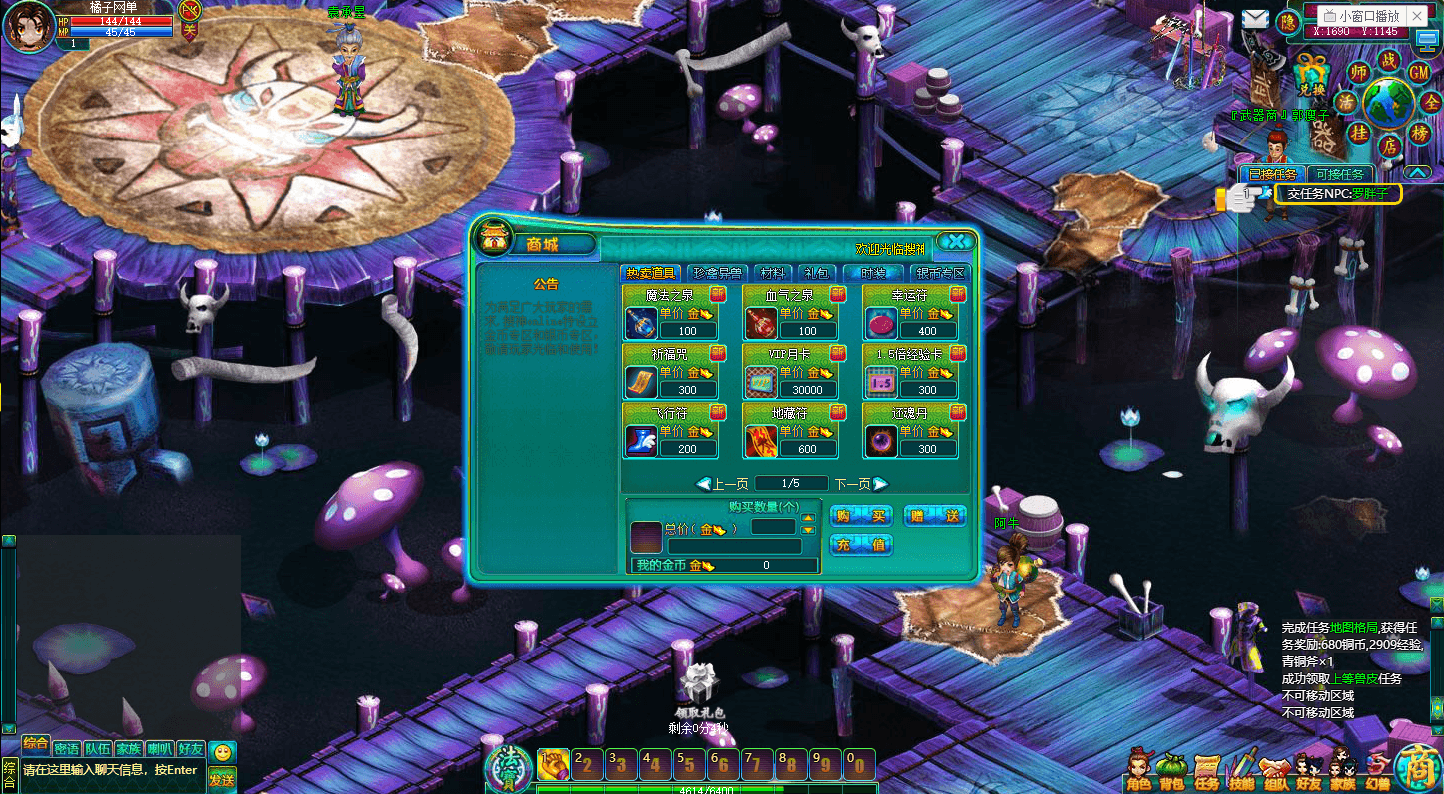This screenshot has height=794, width=1444.
Task: Click the 购买 buy button
Action: [x=861, y=516]
